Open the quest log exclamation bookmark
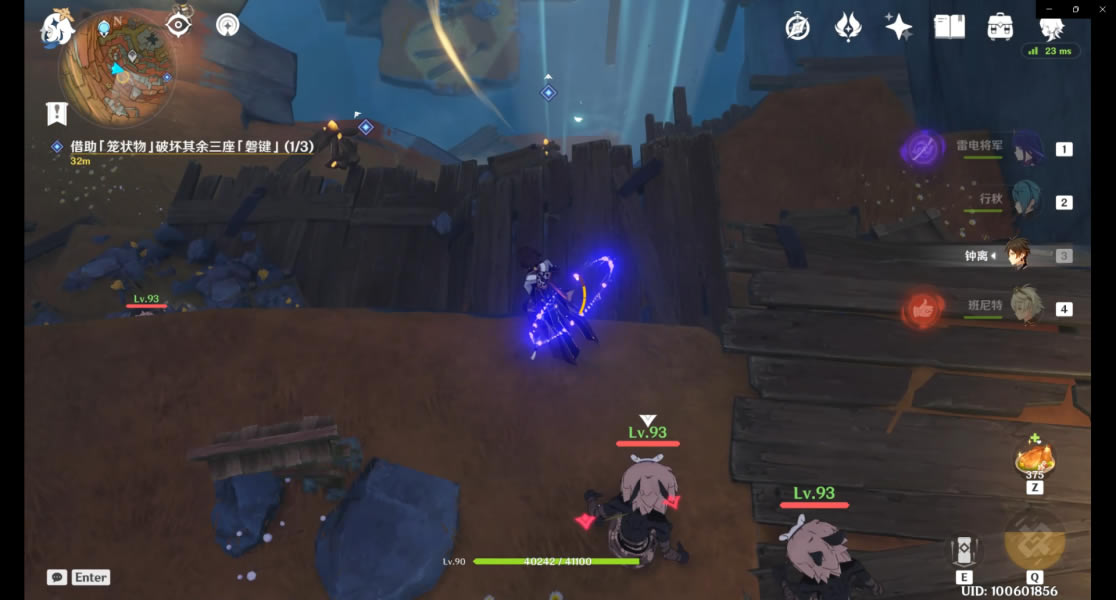 point(56,113)
